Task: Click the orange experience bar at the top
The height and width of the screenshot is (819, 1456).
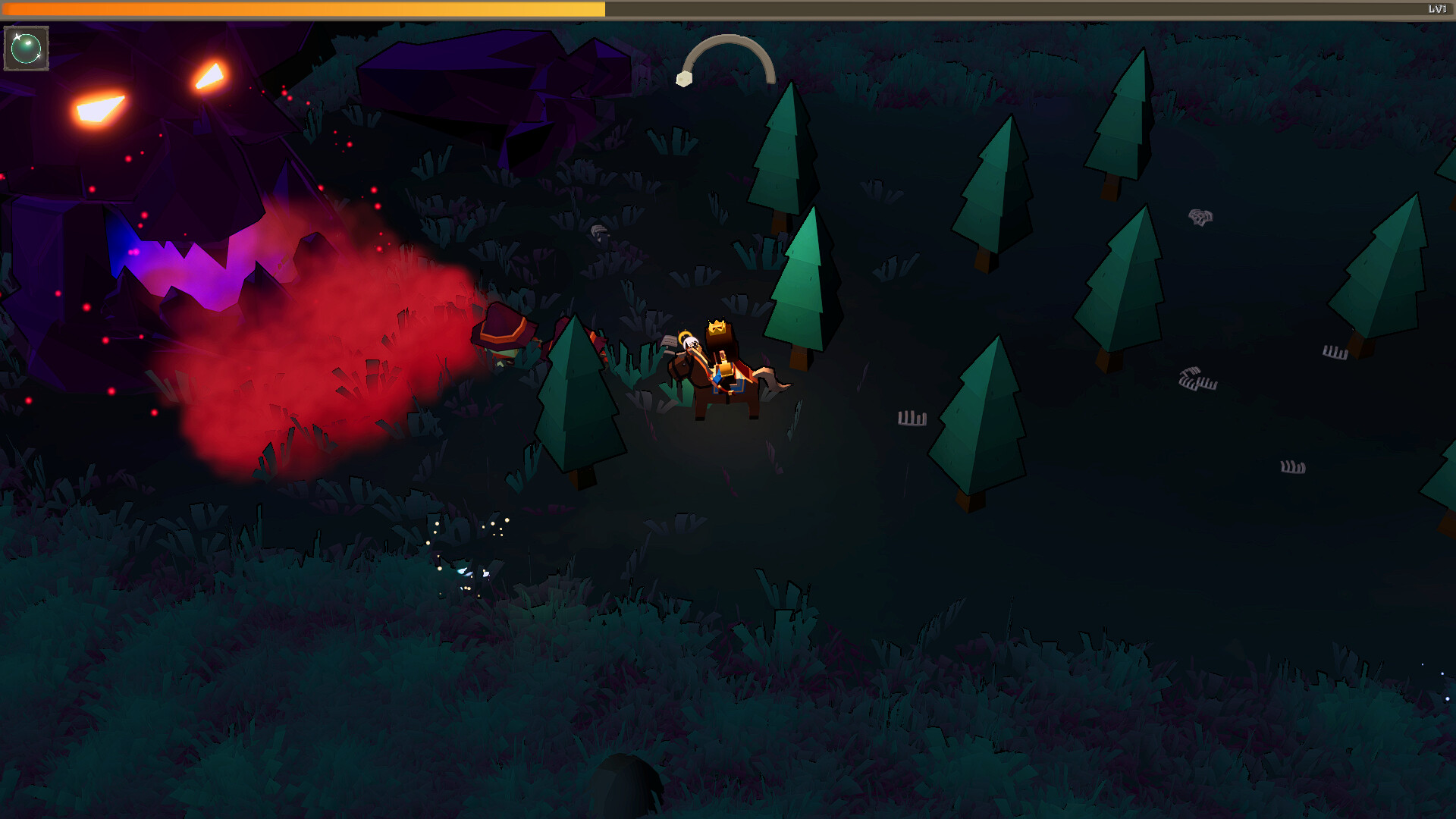Action: pos(303,8)
